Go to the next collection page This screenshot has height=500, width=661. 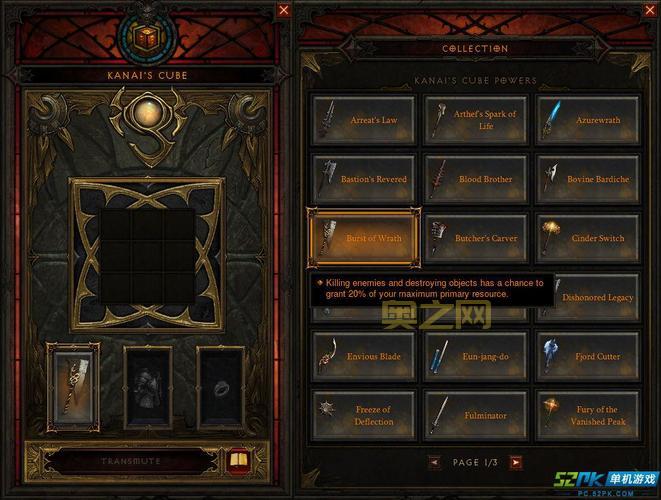[x=515, y=462]
